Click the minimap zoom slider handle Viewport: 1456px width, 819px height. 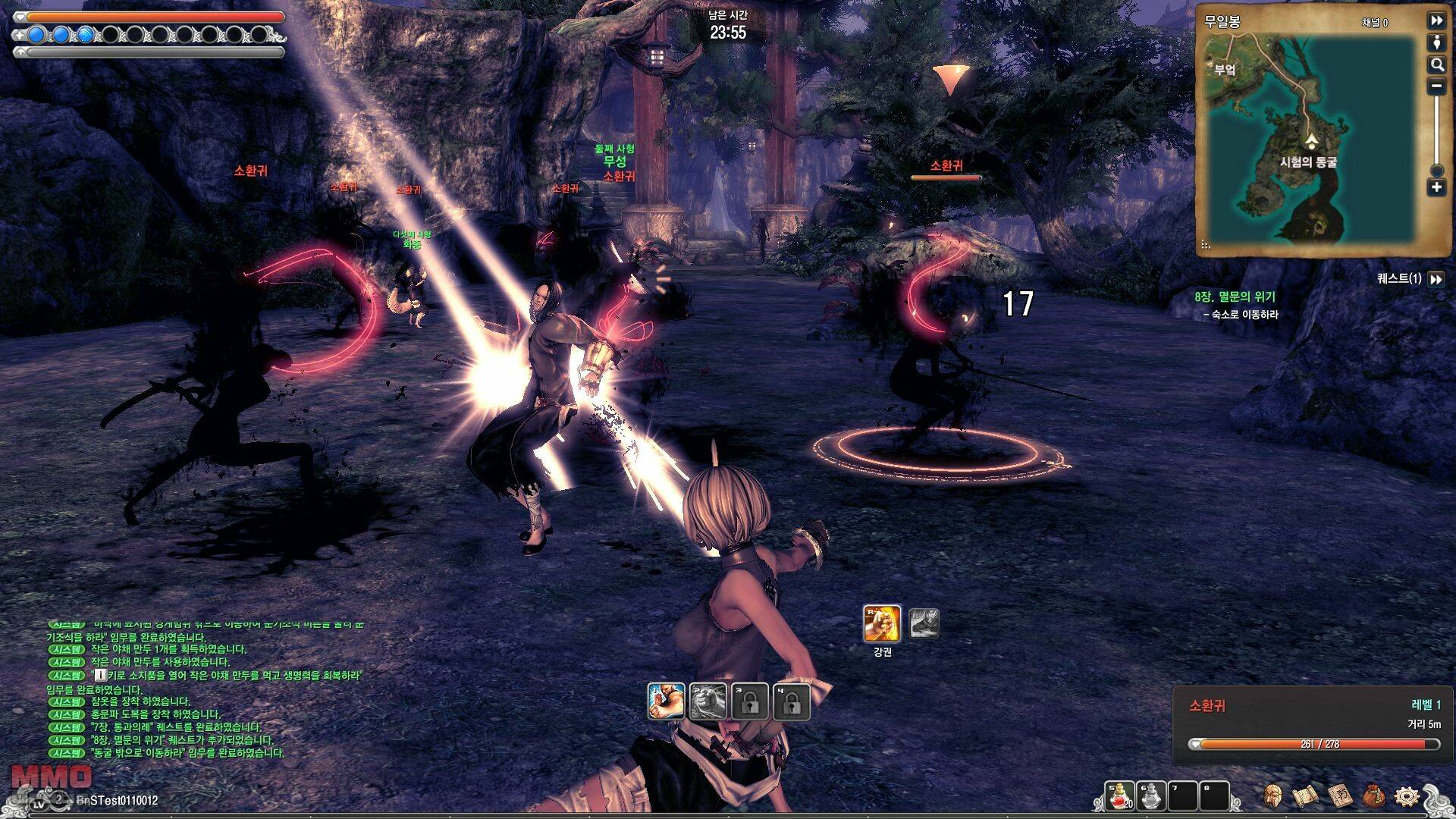coord(1436,171)
